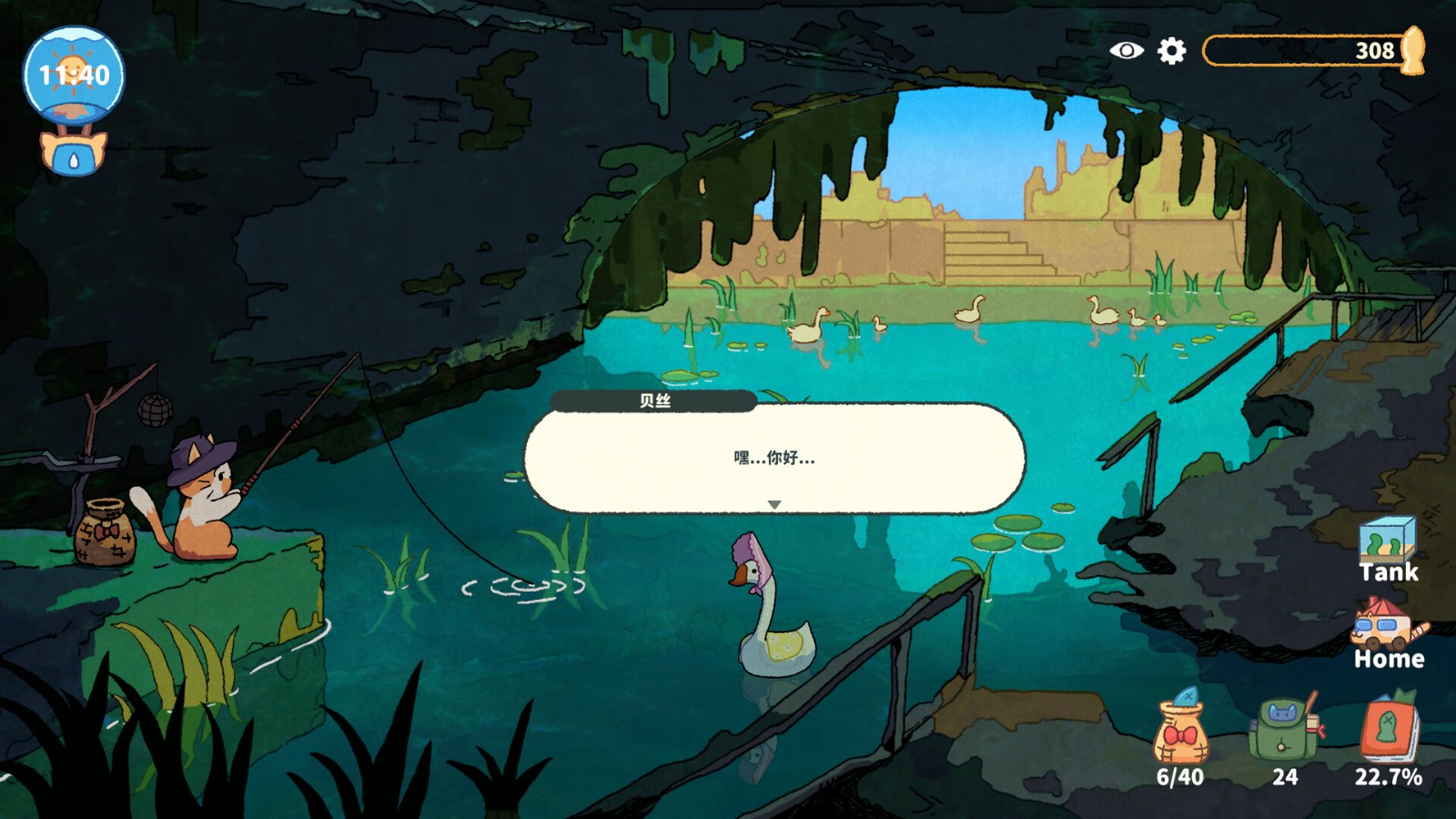1456x819 pixels.
Task: Open the settings gear menu
Action: [1174, 52]
